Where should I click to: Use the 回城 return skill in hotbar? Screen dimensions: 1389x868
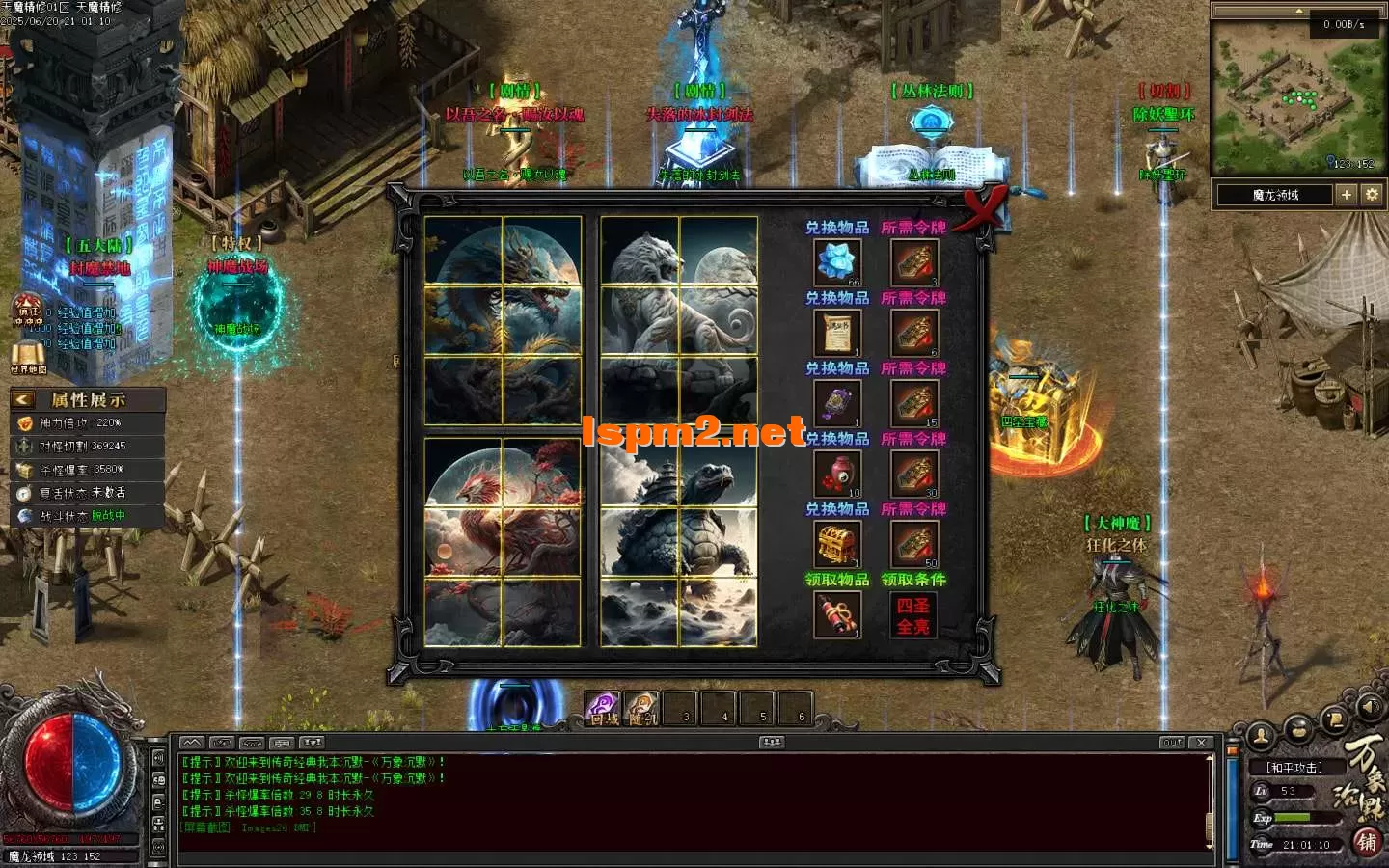tap(602, 709)
